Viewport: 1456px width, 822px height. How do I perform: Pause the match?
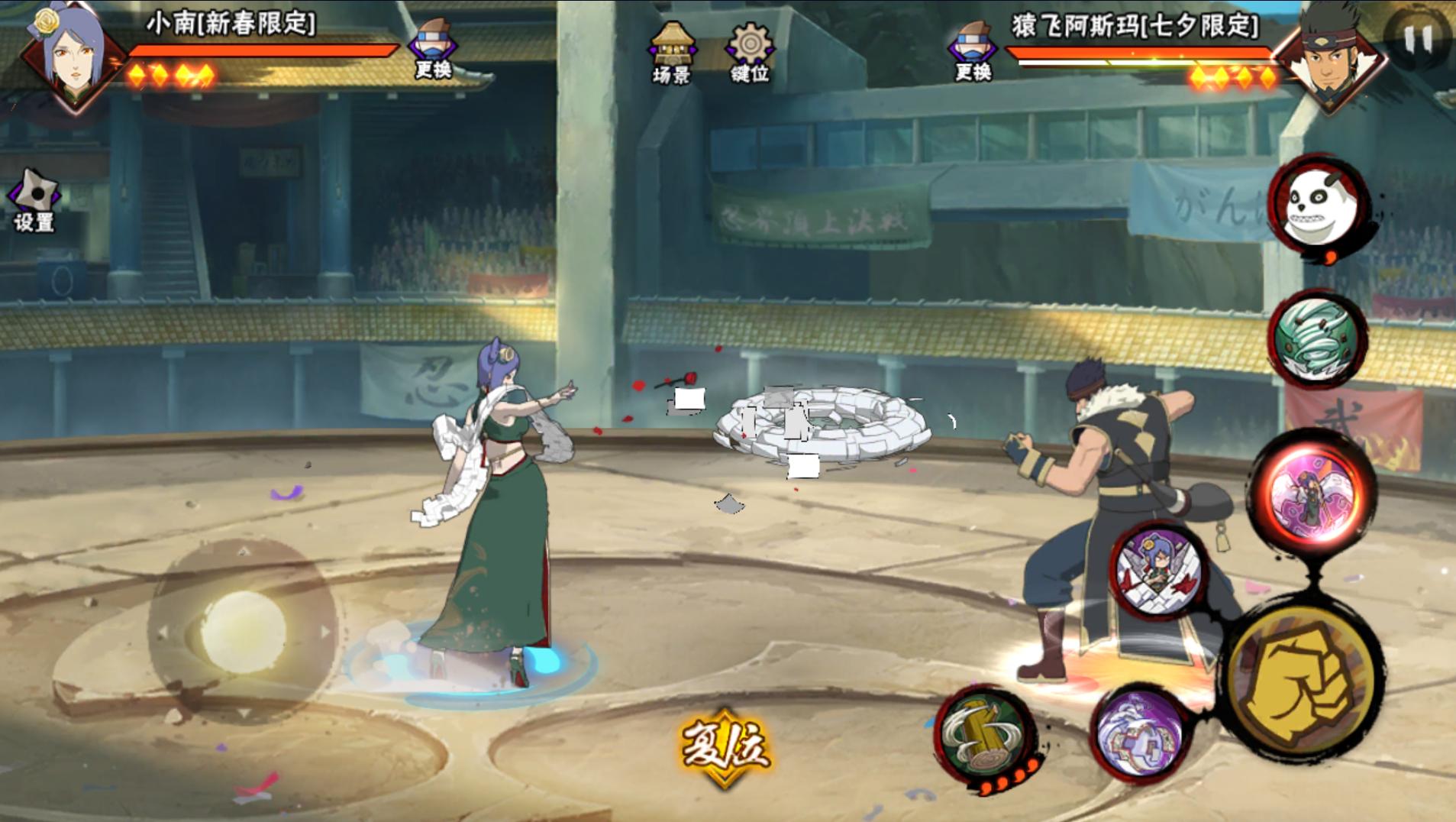point(1418,38)
